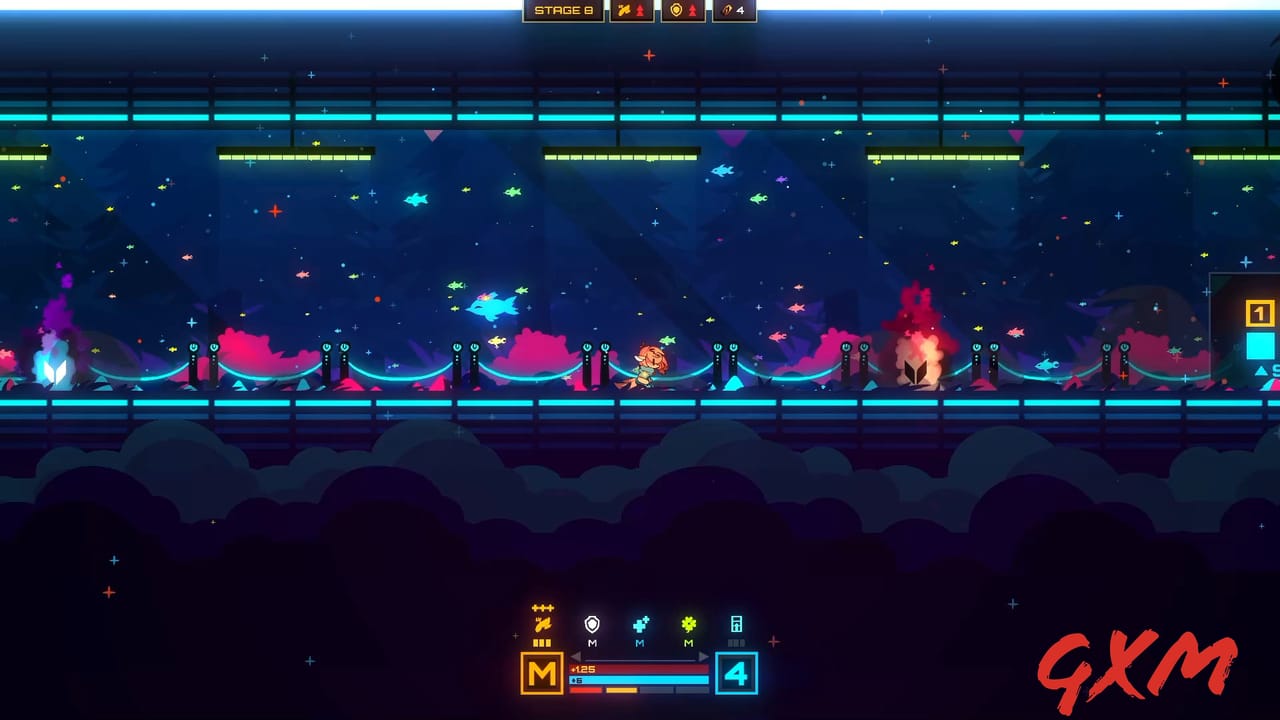Select the M badge under the shield icon
1280x720 pixels.
[x=591, y=643]
